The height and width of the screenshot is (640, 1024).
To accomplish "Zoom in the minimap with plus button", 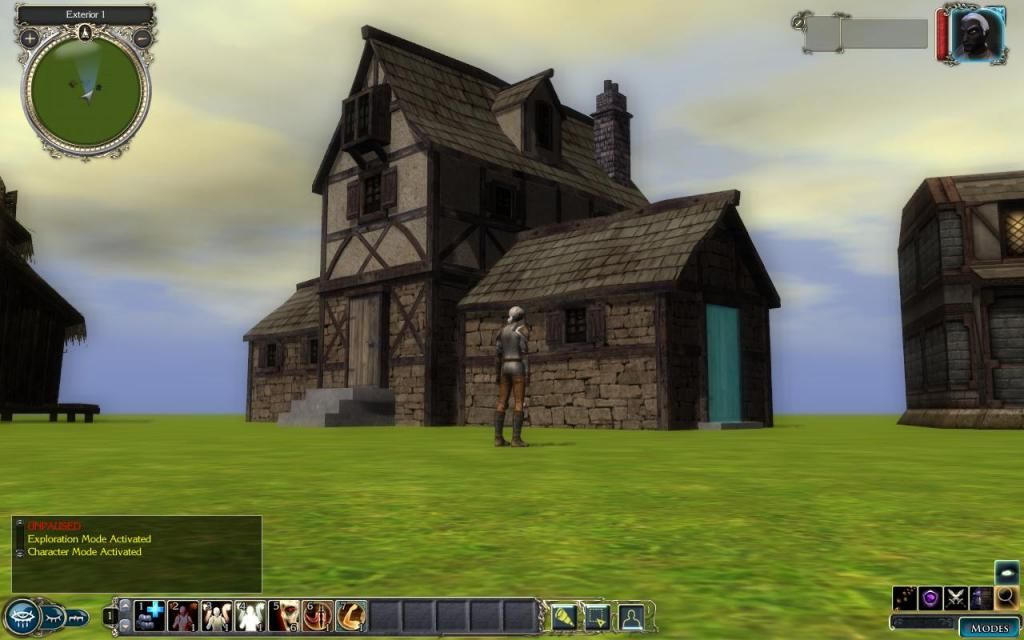I will (x=30, y=39).
